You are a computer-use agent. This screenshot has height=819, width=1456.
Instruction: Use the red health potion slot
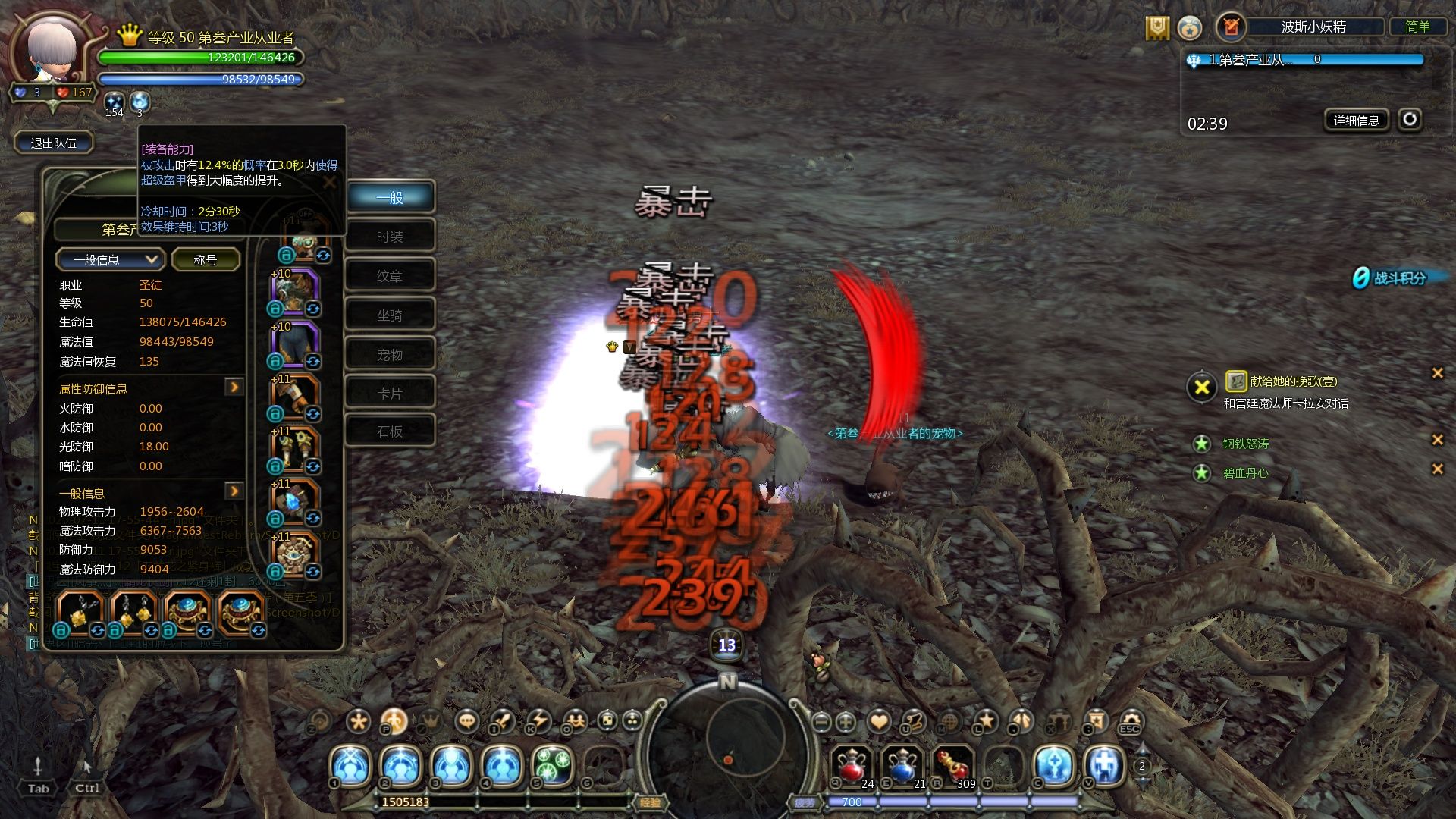tap(852, 764)
